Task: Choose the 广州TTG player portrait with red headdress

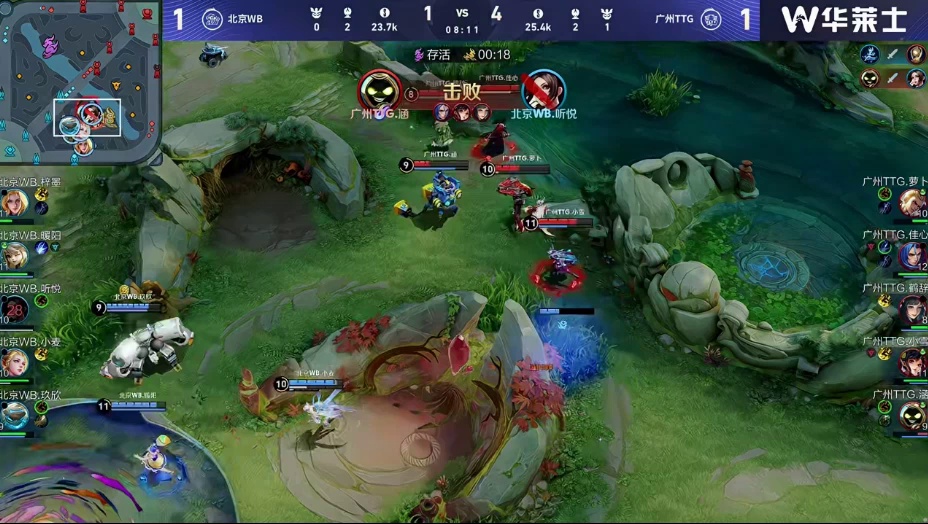Action: (x=912, y=362)
